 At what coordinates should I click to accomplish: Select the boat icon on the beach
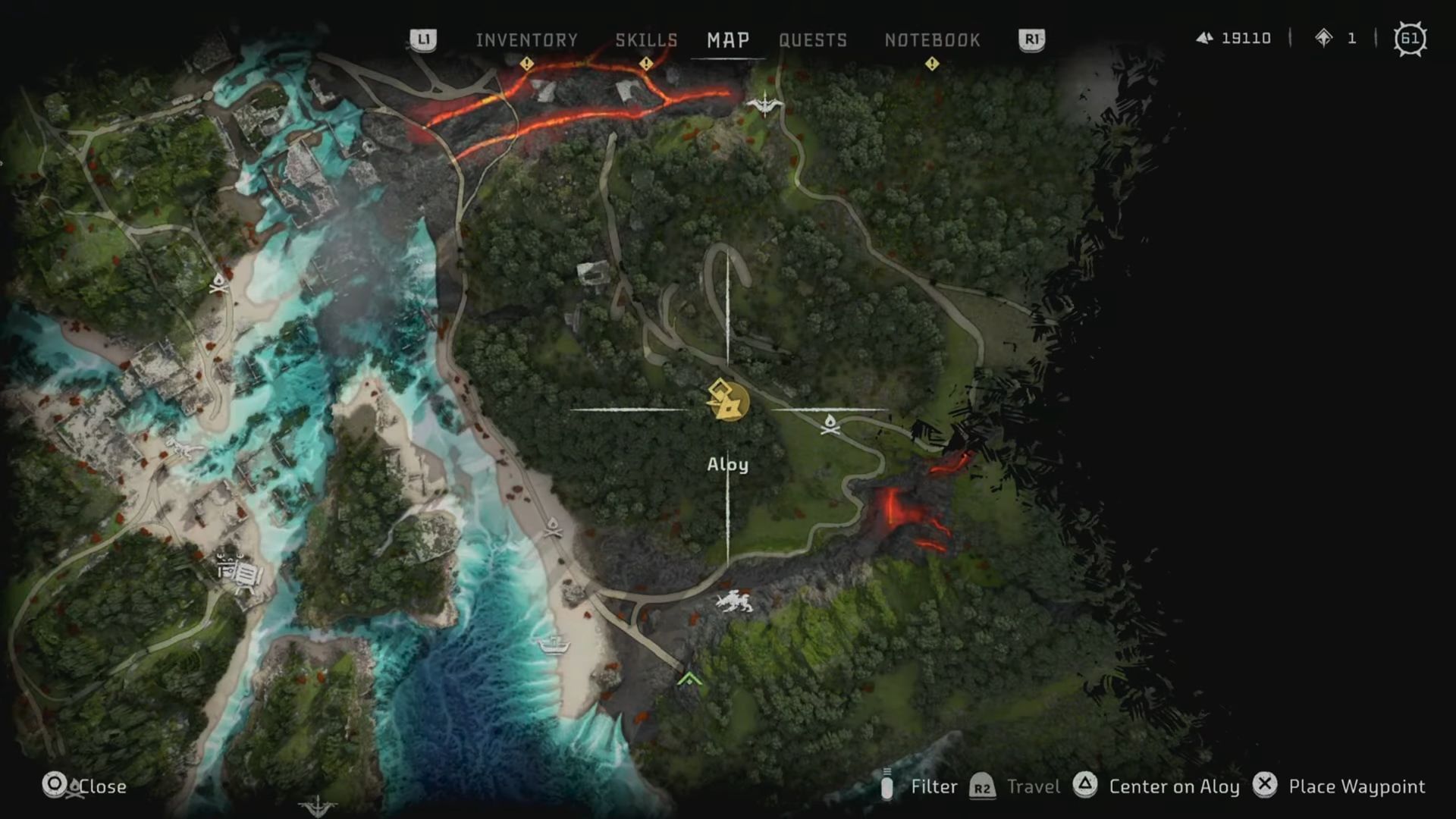tap(554, 645)
